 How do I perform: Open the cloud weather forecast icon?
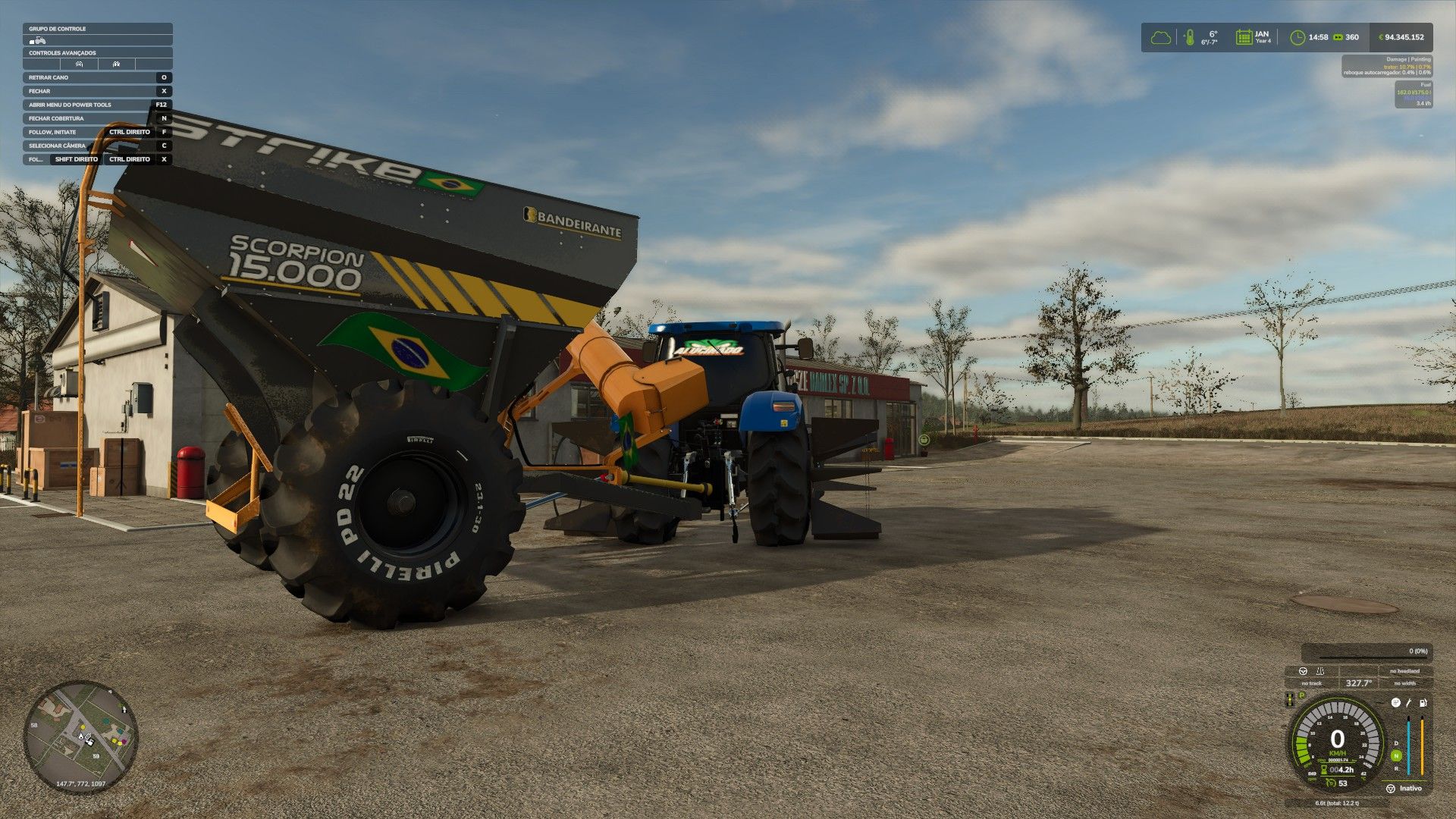tap(1160, 37)
